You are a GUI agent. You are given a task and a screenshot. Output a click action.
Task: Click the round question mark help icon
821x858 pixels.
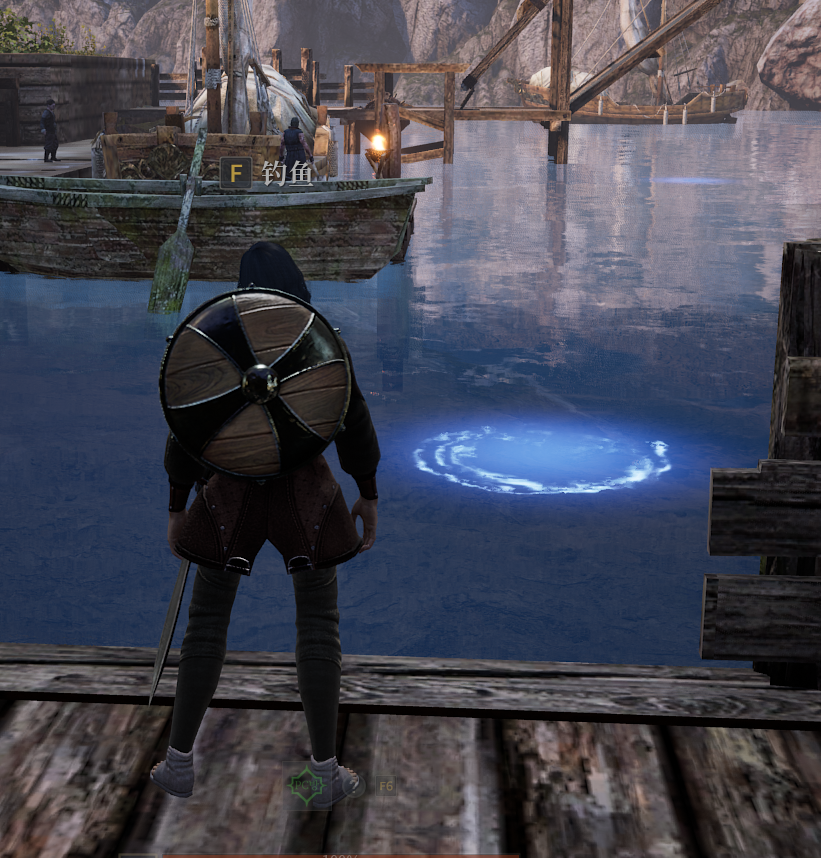pos(352,786)
